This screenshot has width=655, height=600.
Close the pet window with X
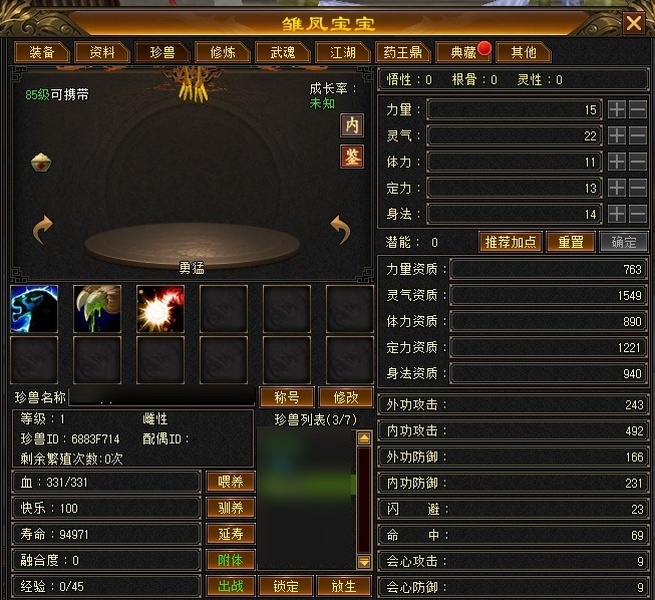tap(633, 23)
